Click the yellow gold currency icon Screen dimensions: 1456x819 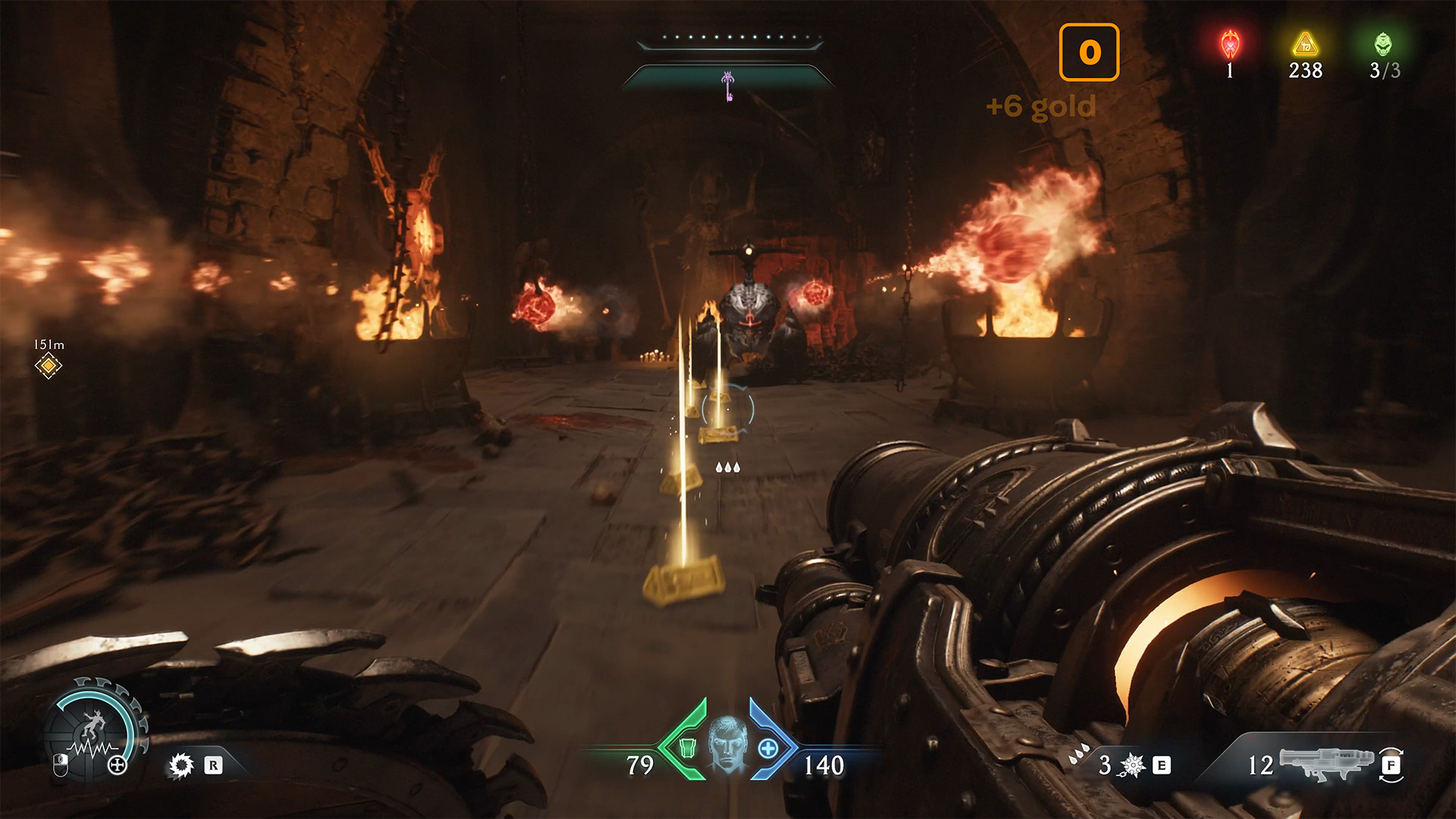(1305, 45)
